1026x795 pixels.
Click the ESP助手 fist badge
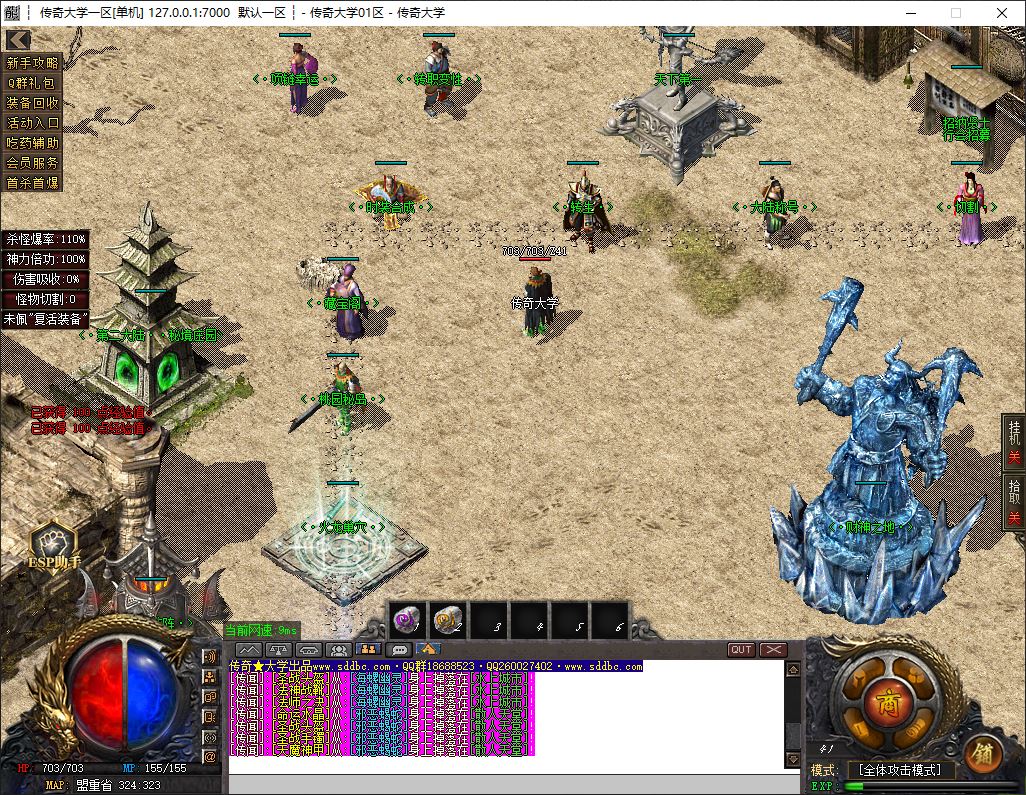click(52, 546)
